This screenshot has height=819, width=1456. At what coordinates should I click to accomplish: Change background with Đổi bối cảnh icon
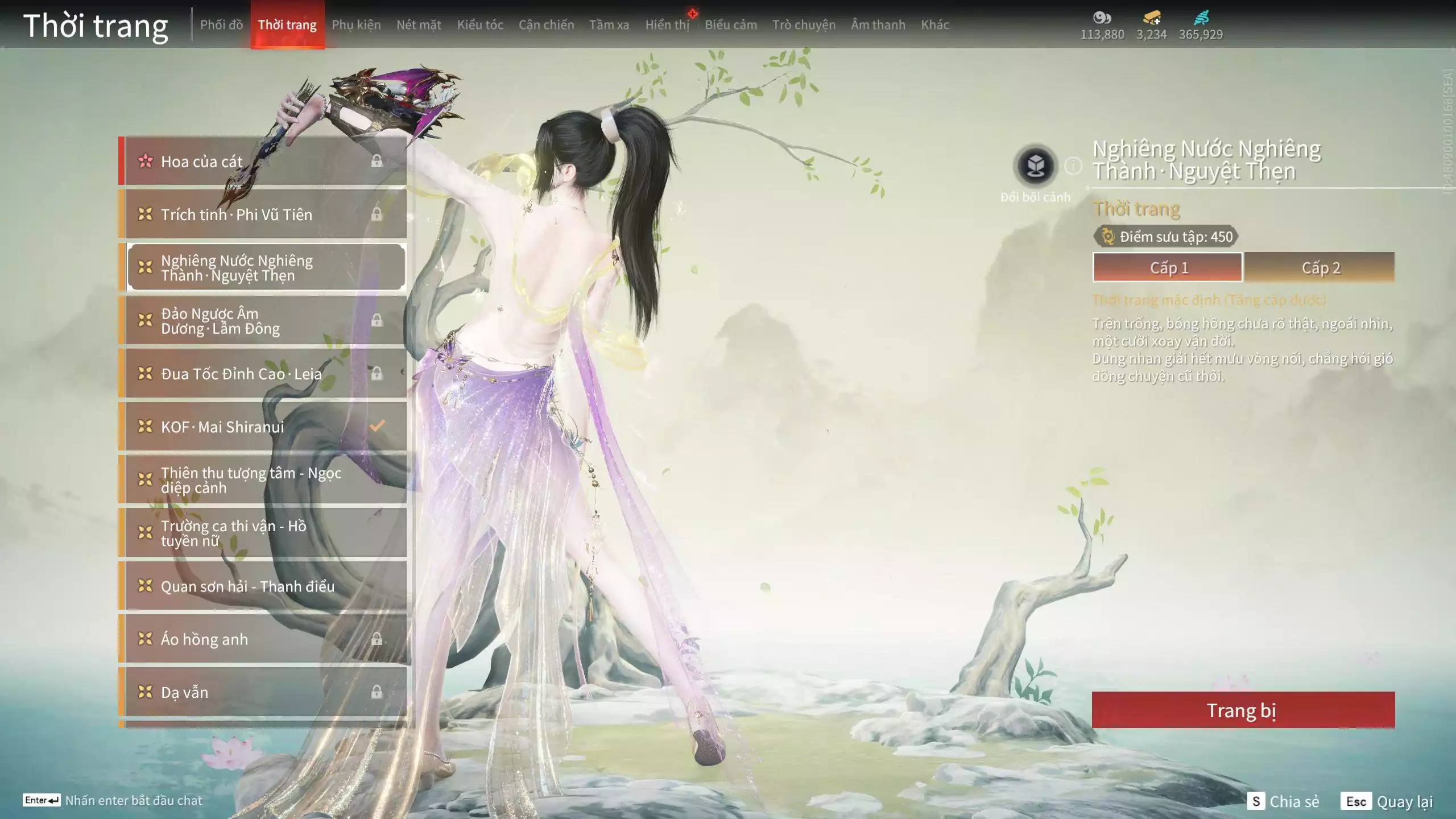[x=1035, y=167]
